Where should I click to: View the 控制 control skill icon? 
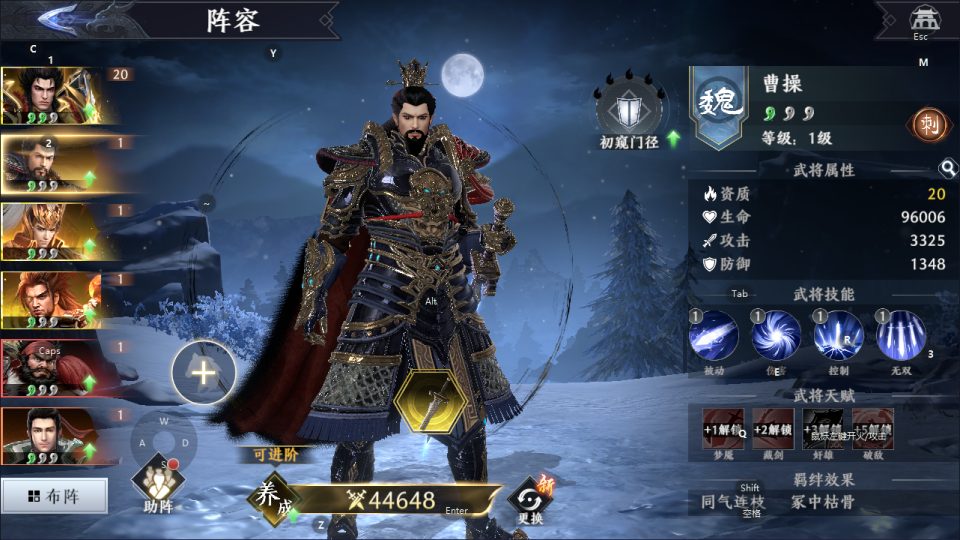coord(838,336)
